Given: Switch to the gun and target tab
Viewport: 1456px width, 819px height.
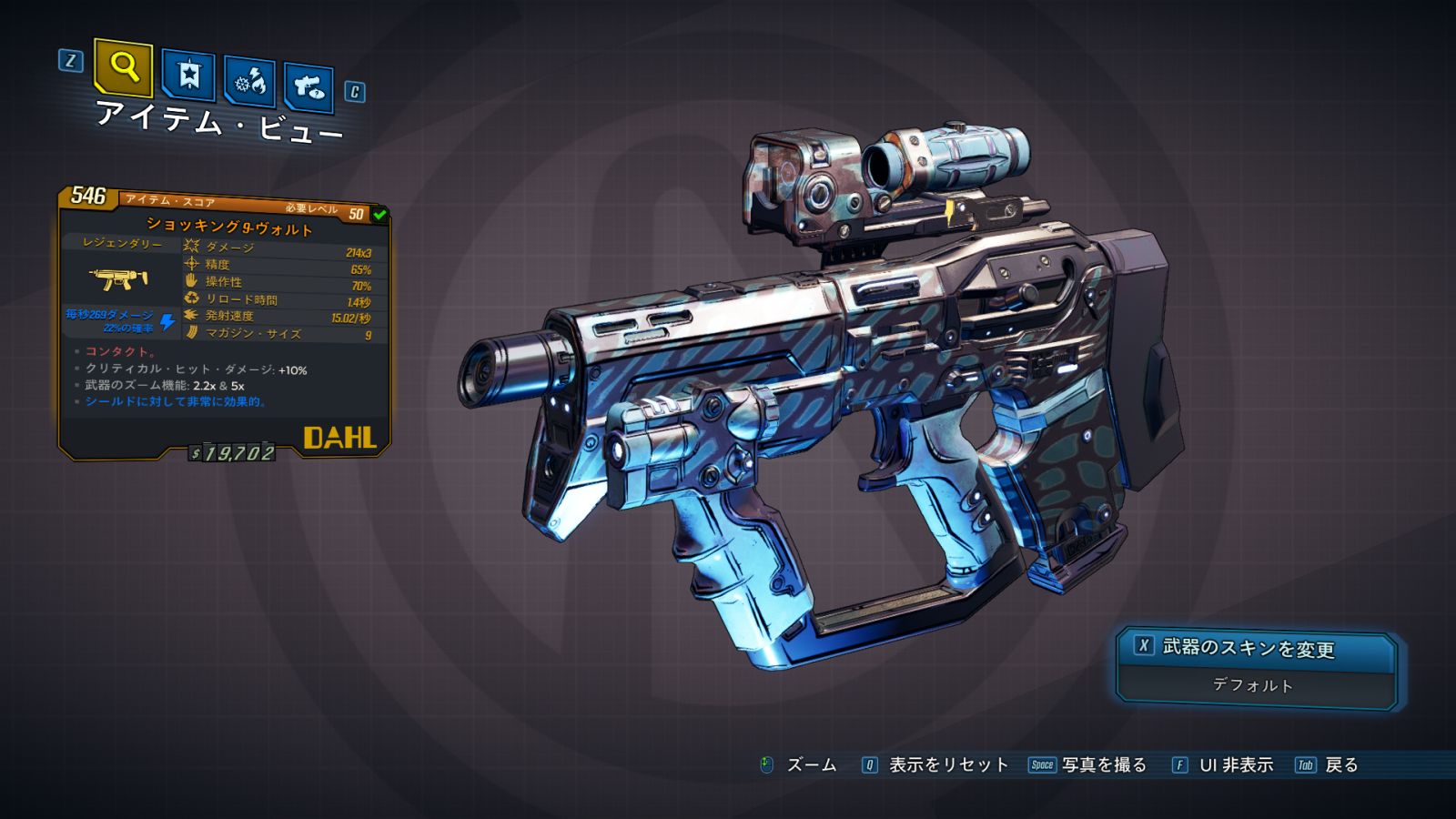Looking at the screenshot, I should tap(308, 88).
